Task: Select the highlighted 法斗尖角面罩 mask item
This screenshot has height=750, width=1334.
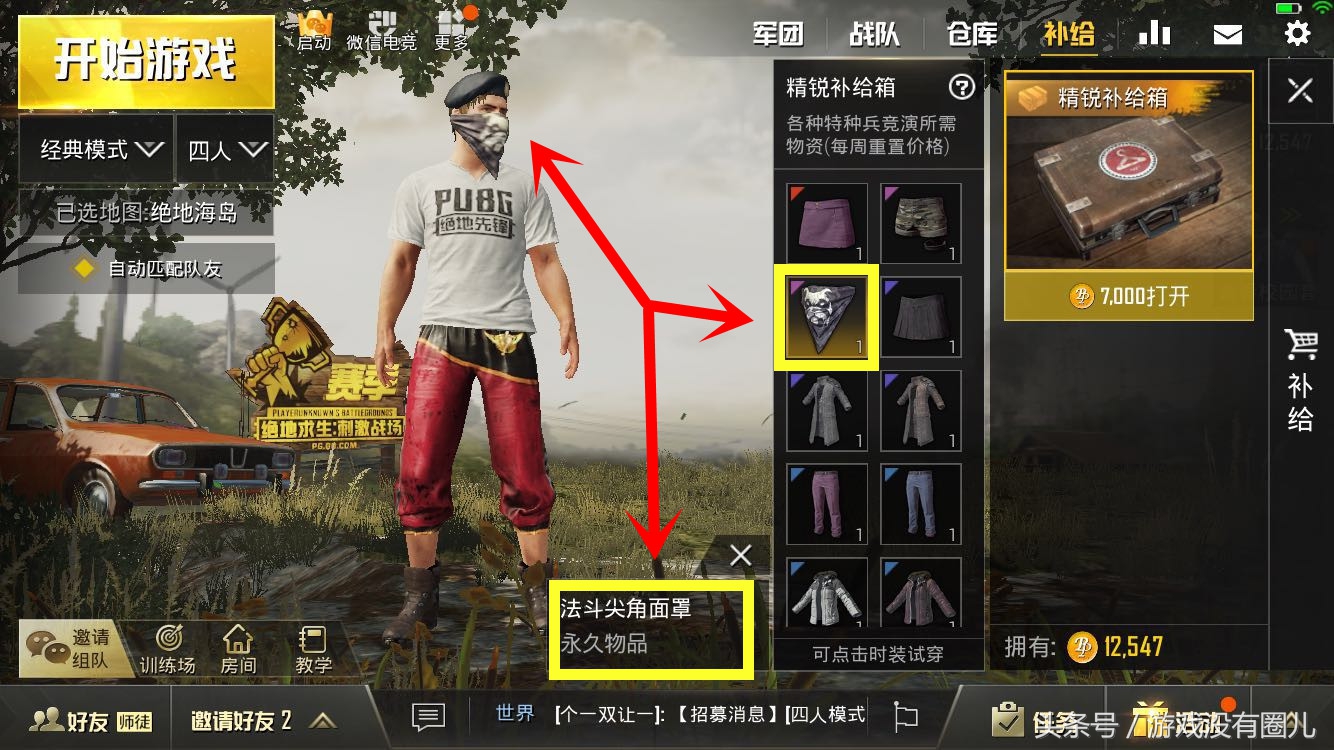Action: [826, 316]
